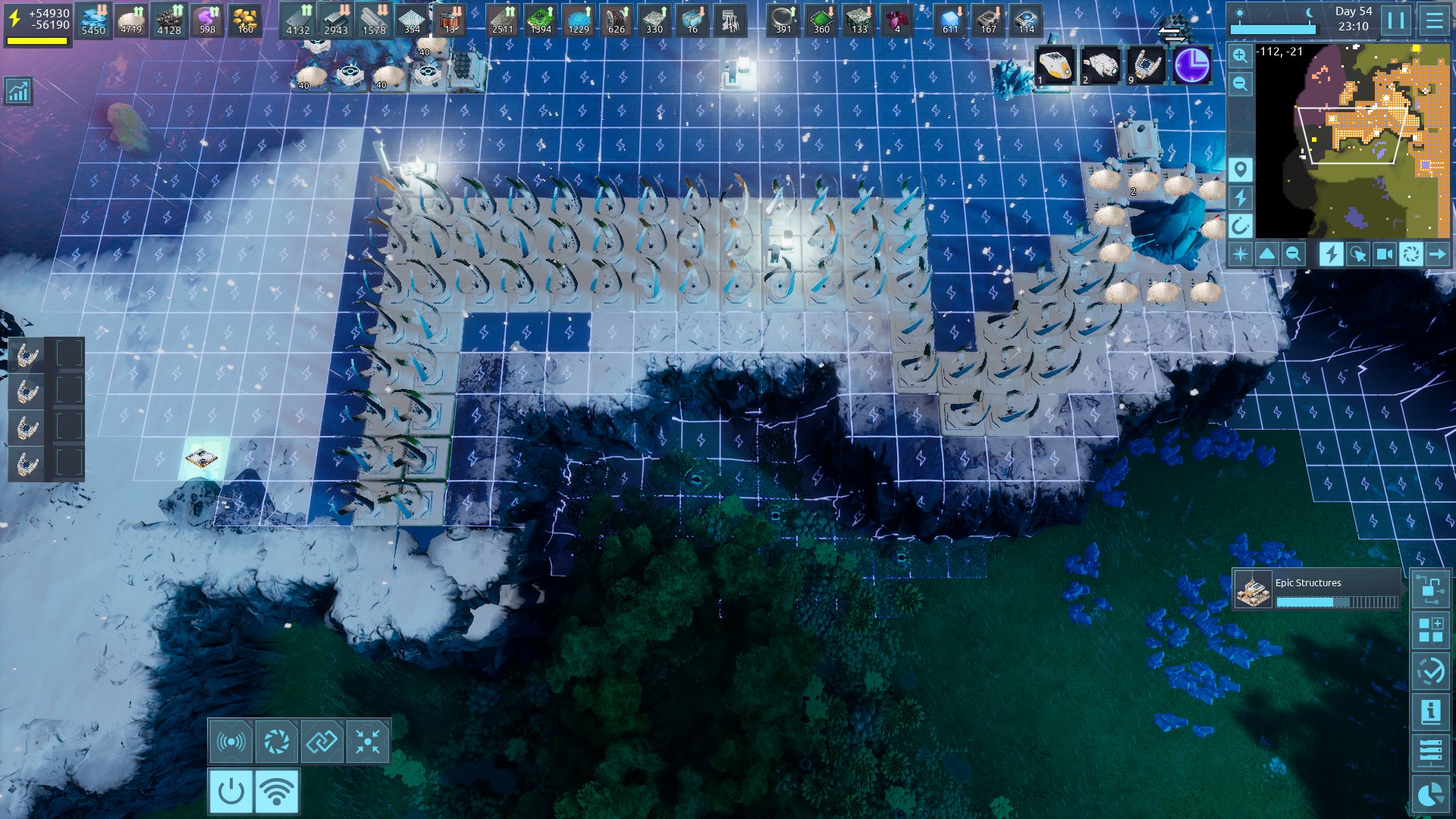The width and height of the screenshot is (1456, 819).
Task: Toggle the power on/off button
Action: [x=231, y=791]
